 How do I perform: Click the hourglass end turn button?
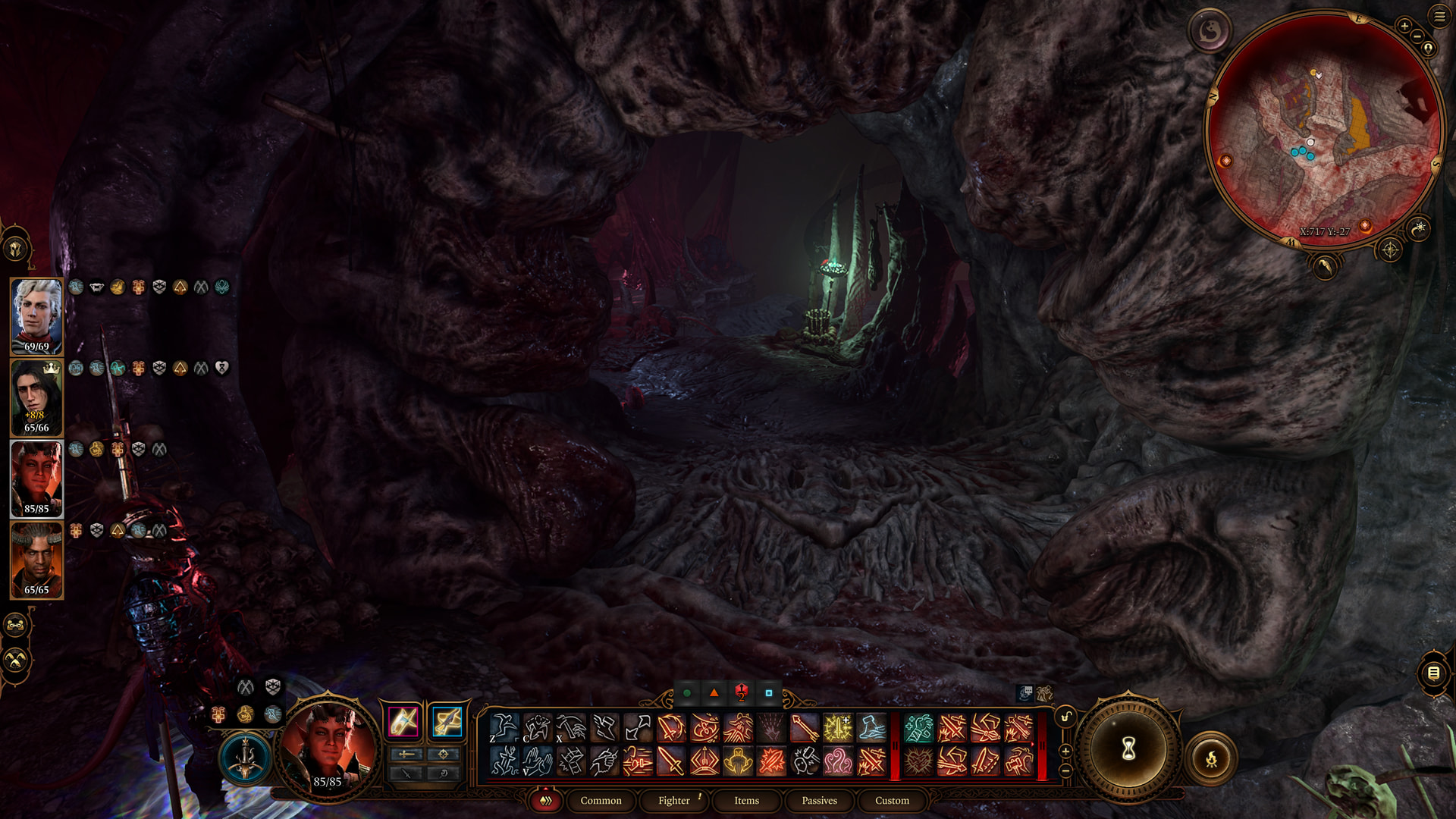1128,749
